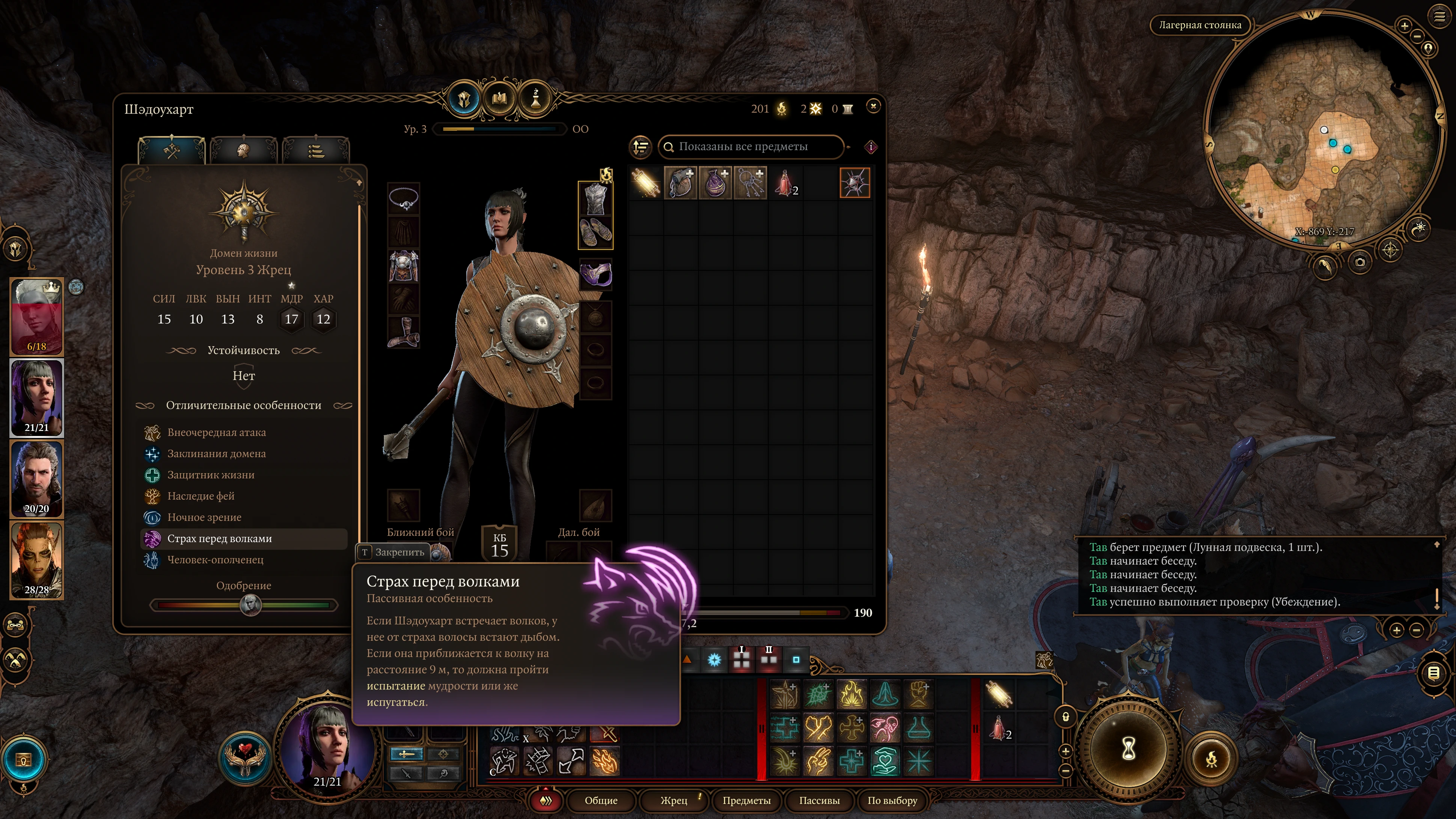Select Lae'zel's party portrait
1456x819 pixels.
pyautogui.click(x=37, y=560)
